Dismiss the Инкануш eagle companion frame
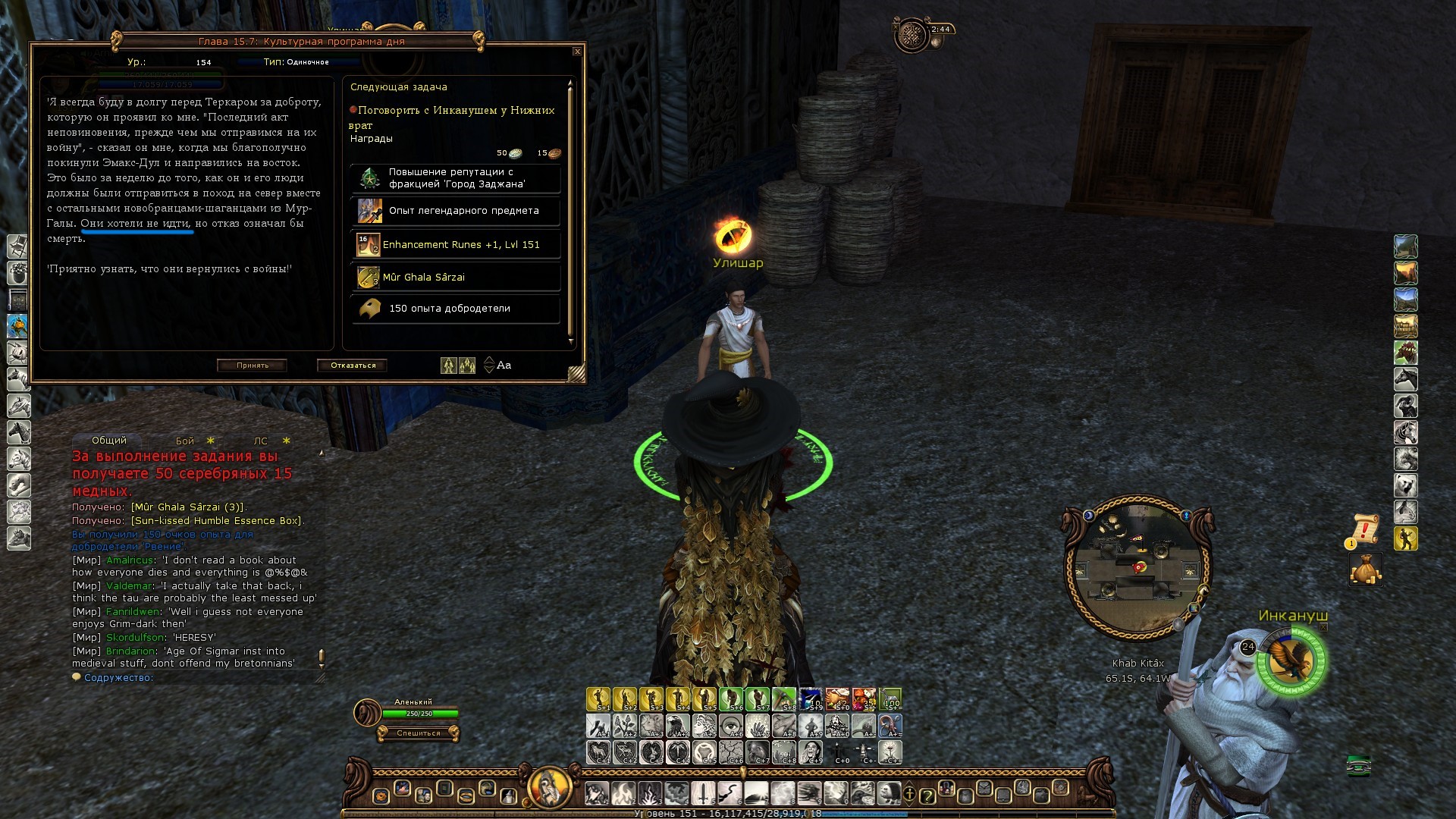This screenshot has height=819, width=1456. (x=1323, y=627)
